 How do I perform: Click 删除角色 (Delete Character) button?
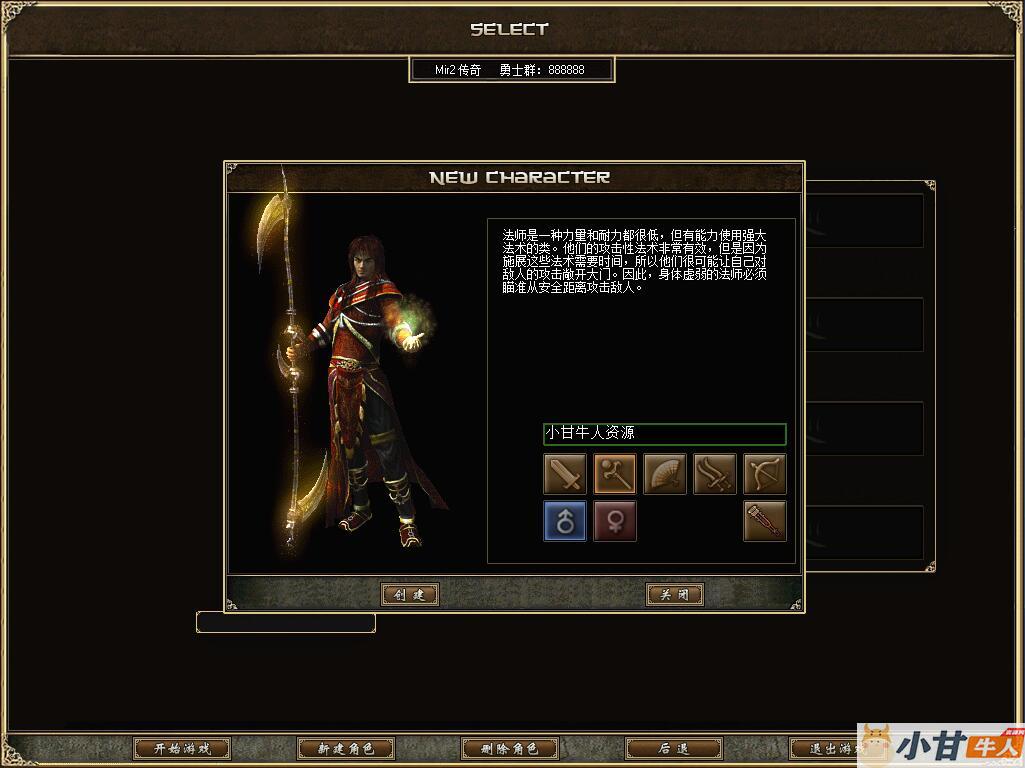(x=510, y=749)
